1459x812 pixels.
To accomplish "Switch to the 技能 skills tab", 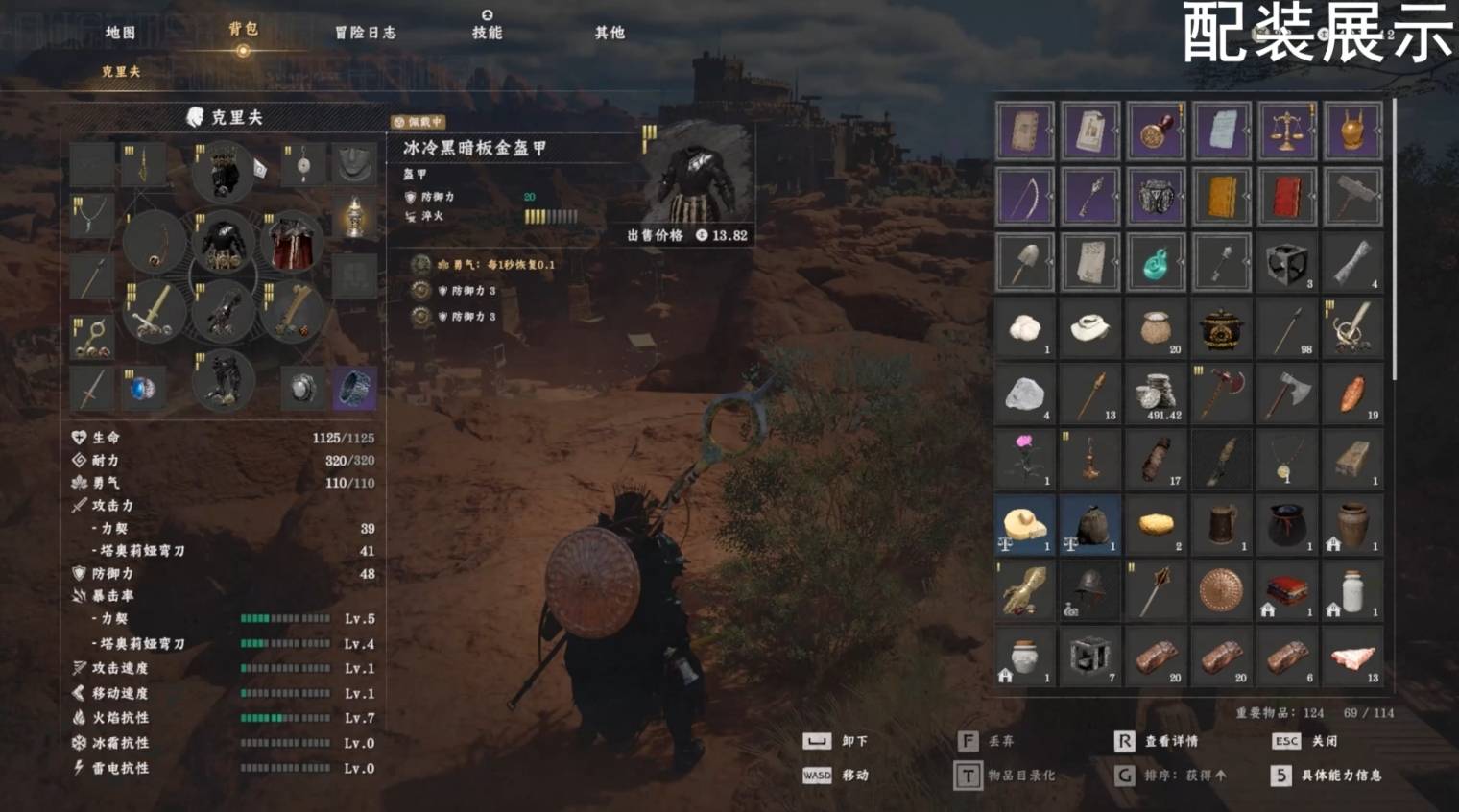I will (487, 33).
